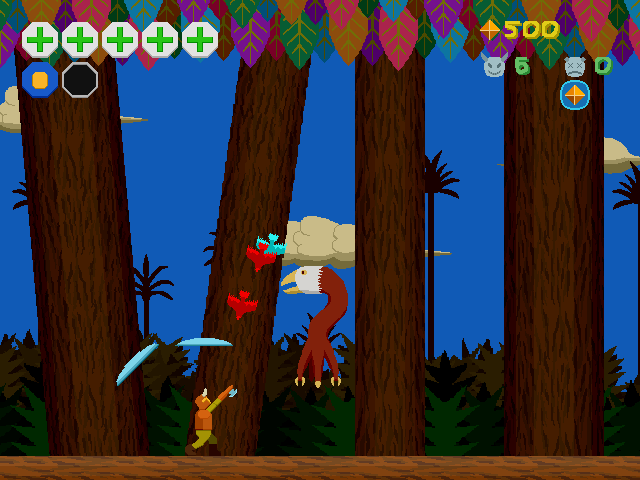Image resolution: width=640 pixels, height=480 pixels.
Task: Select the blue octagon slot with orange item
Action: click(40, 80)
